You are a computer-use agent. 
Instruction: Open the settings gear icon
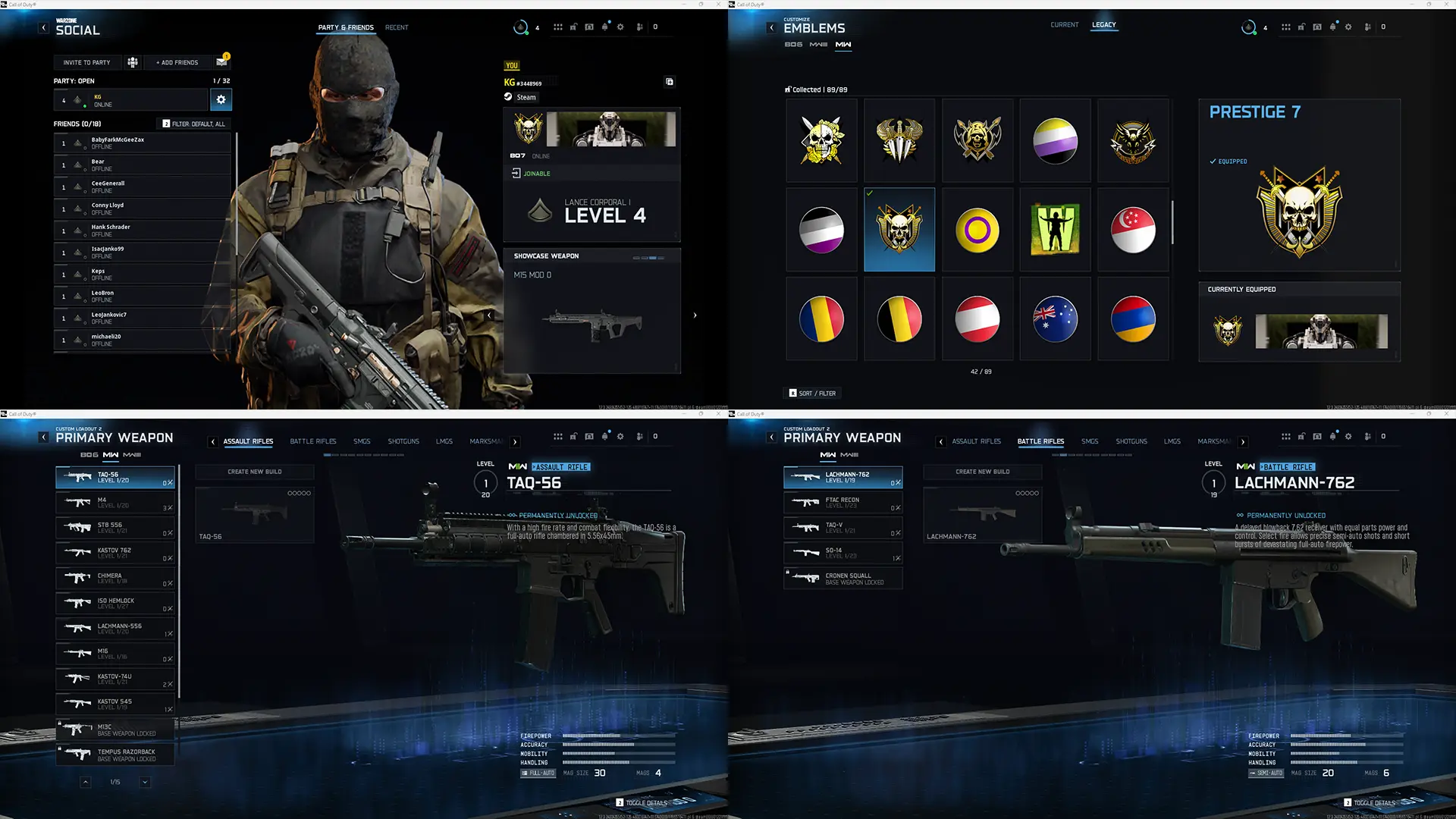pos(620,27)
